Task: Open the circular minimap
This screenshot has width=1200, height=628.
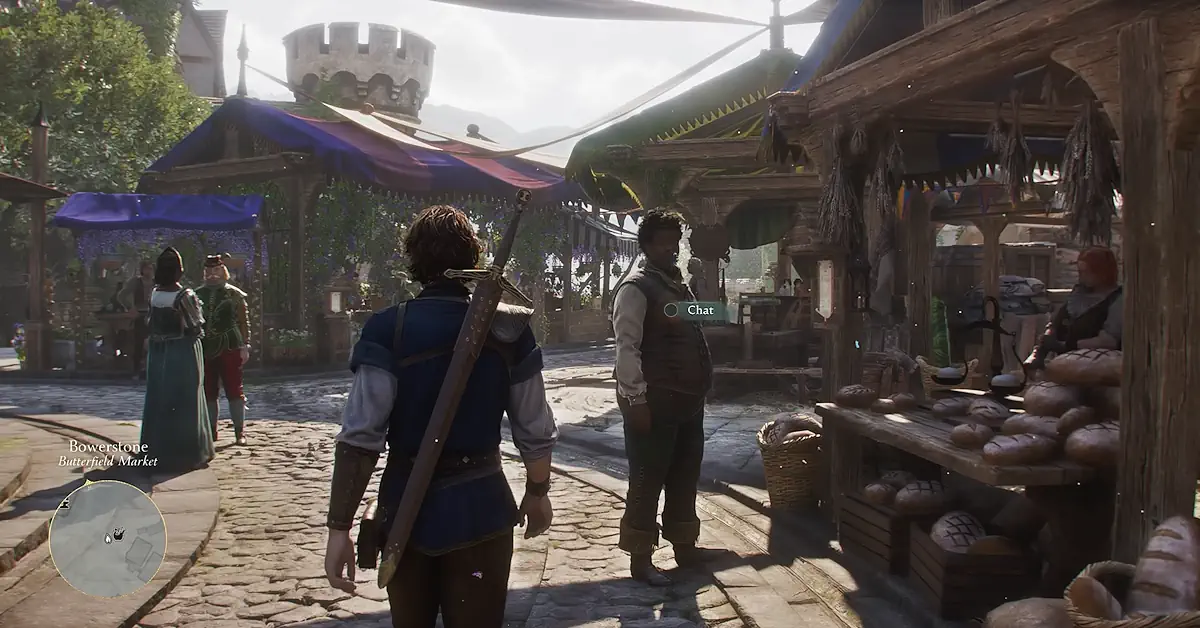Action: (107, 538)
